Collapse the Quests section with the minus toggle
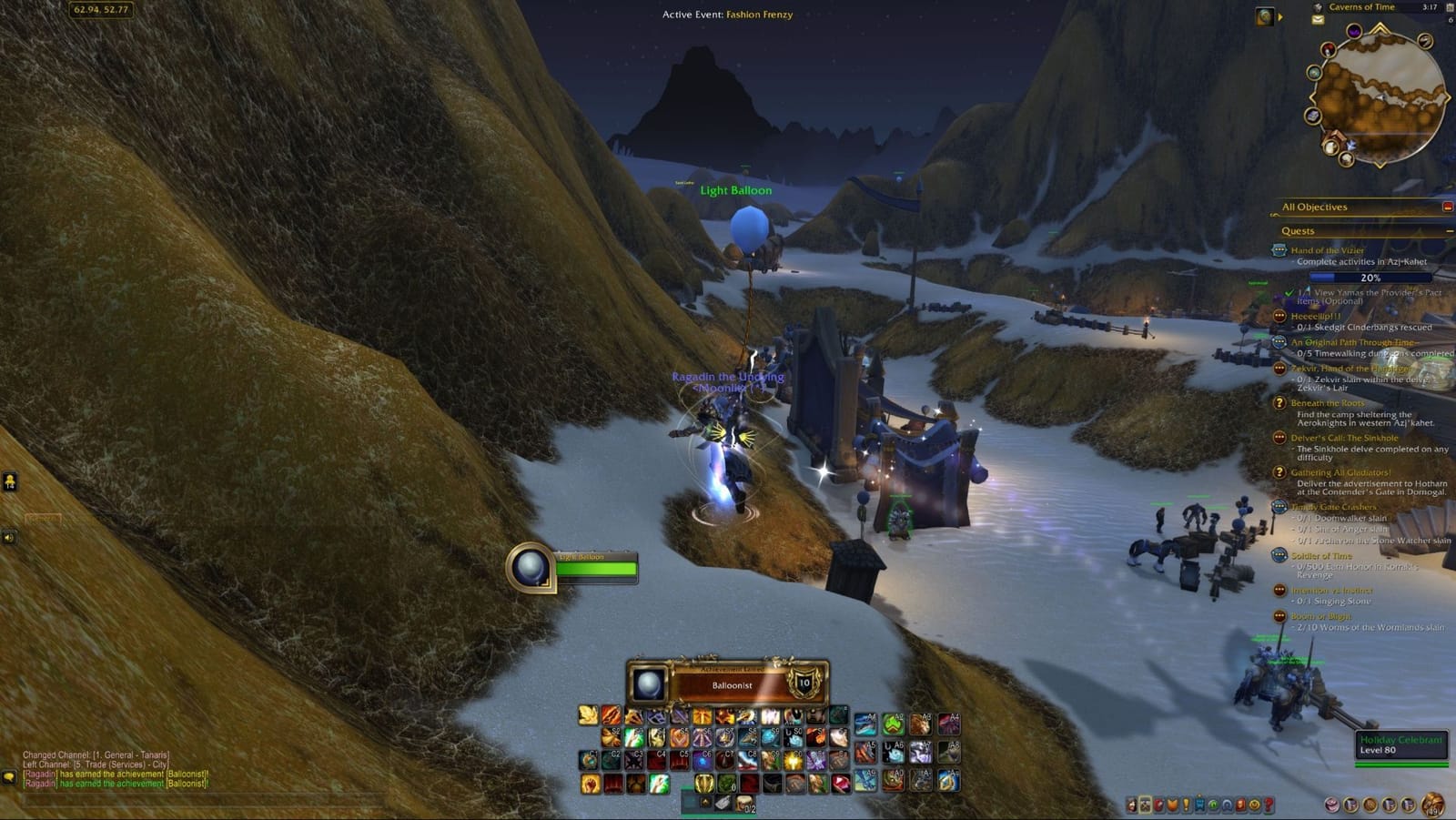Screen dimensions: 1456x820 [1449, 230]
